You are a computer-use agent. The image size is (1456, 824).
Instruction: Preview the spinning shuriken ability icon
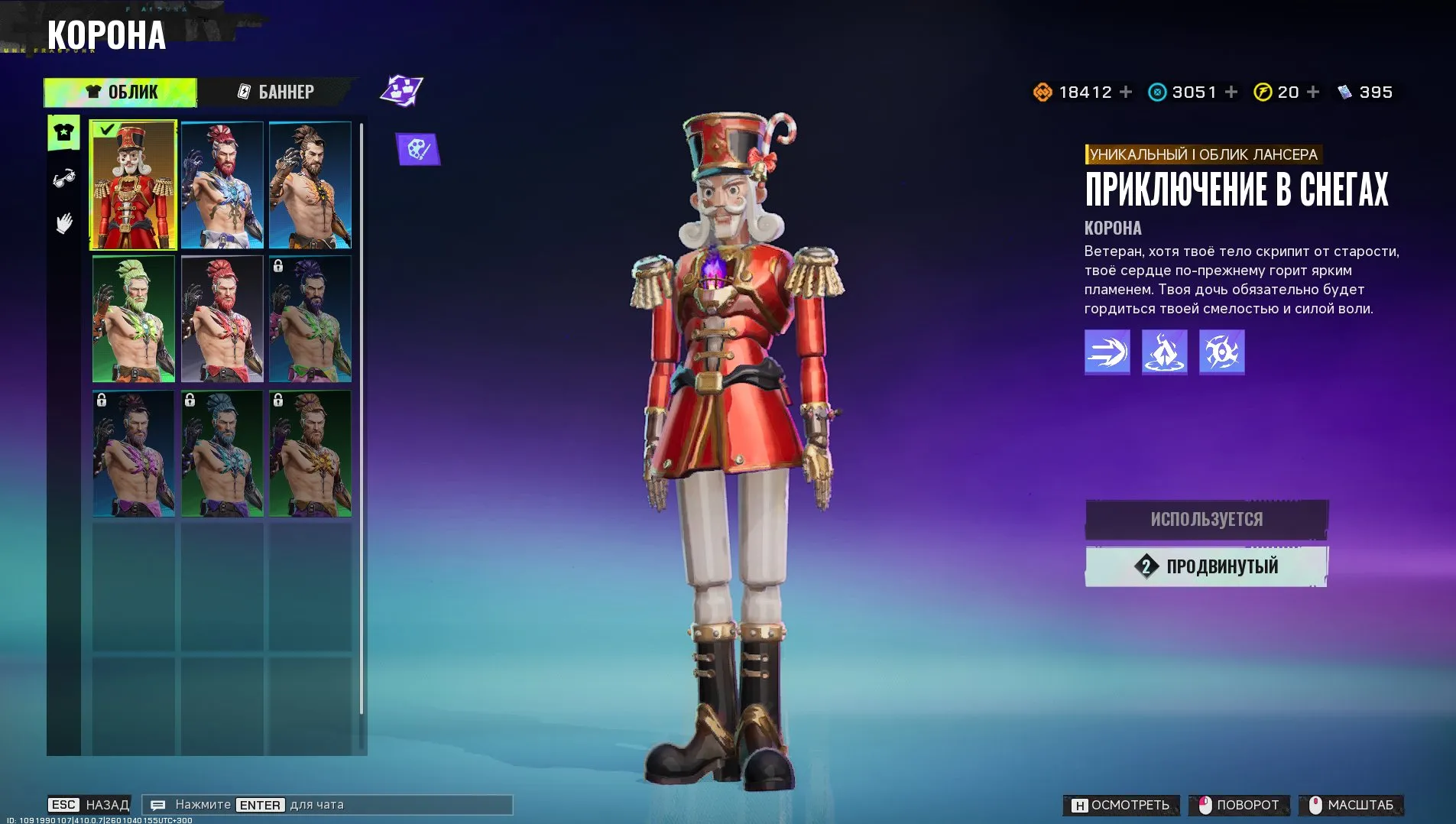tap(1221, 352)
